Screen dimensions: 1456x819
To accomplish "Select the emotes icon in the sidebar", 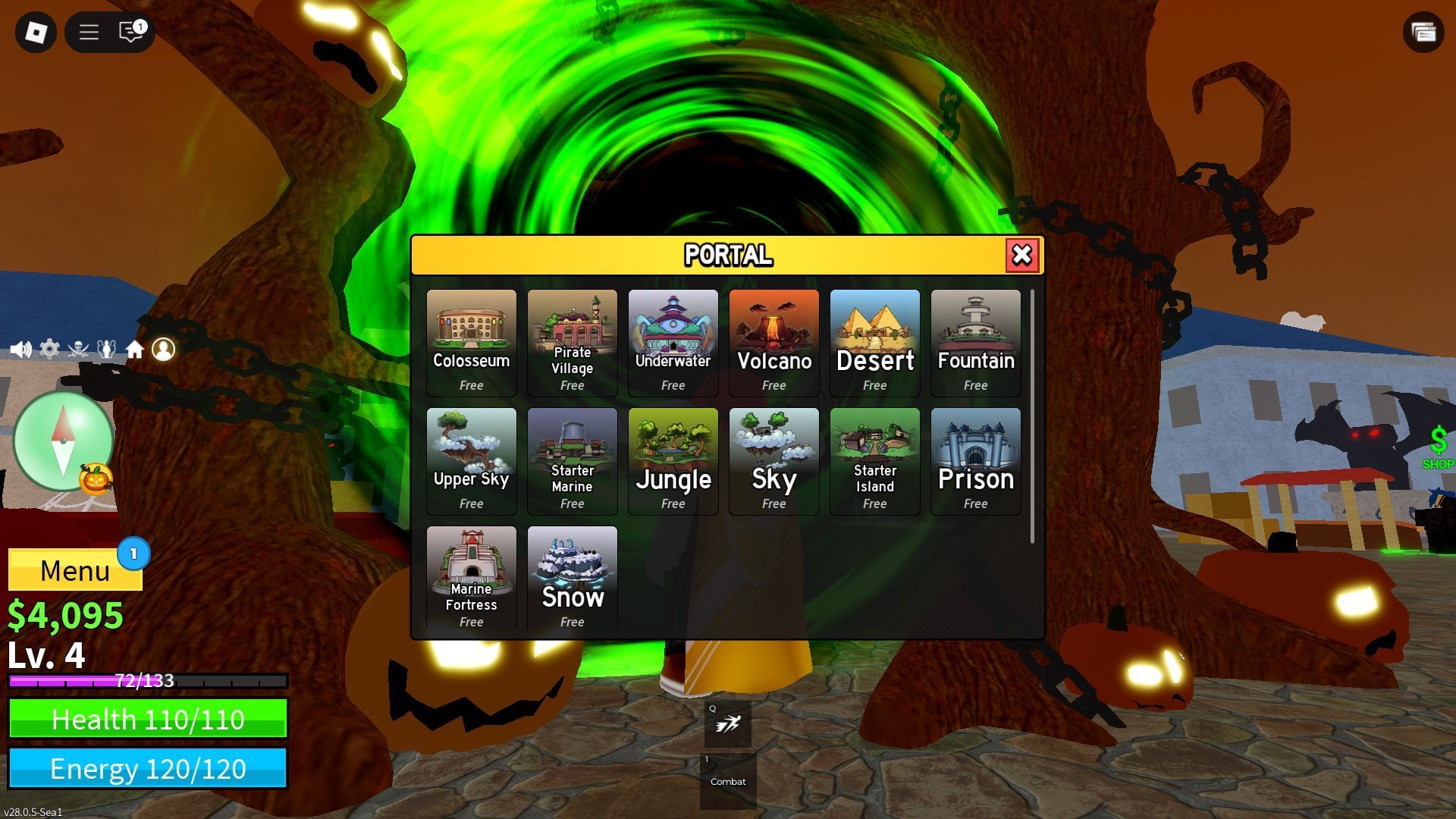I will tap(105, 350).
